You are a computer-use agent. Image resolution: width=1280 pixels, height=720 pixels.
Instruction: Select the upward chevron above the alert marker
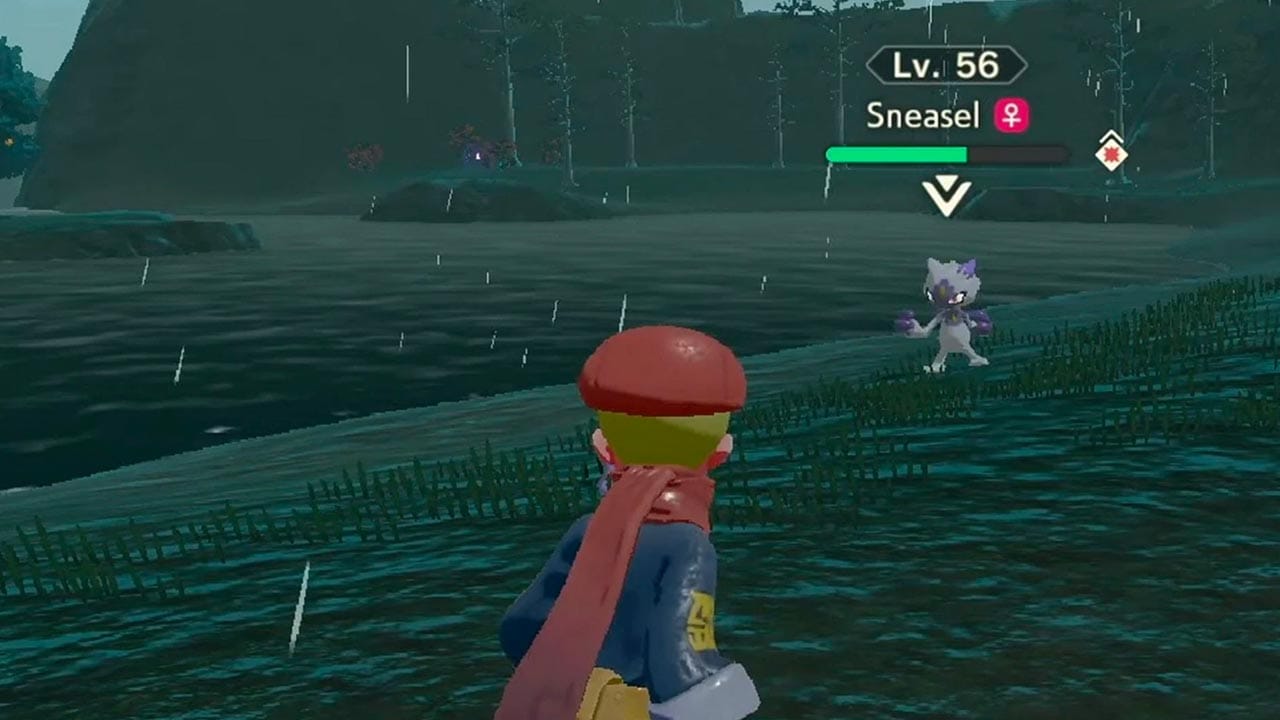pos(1110,137)
